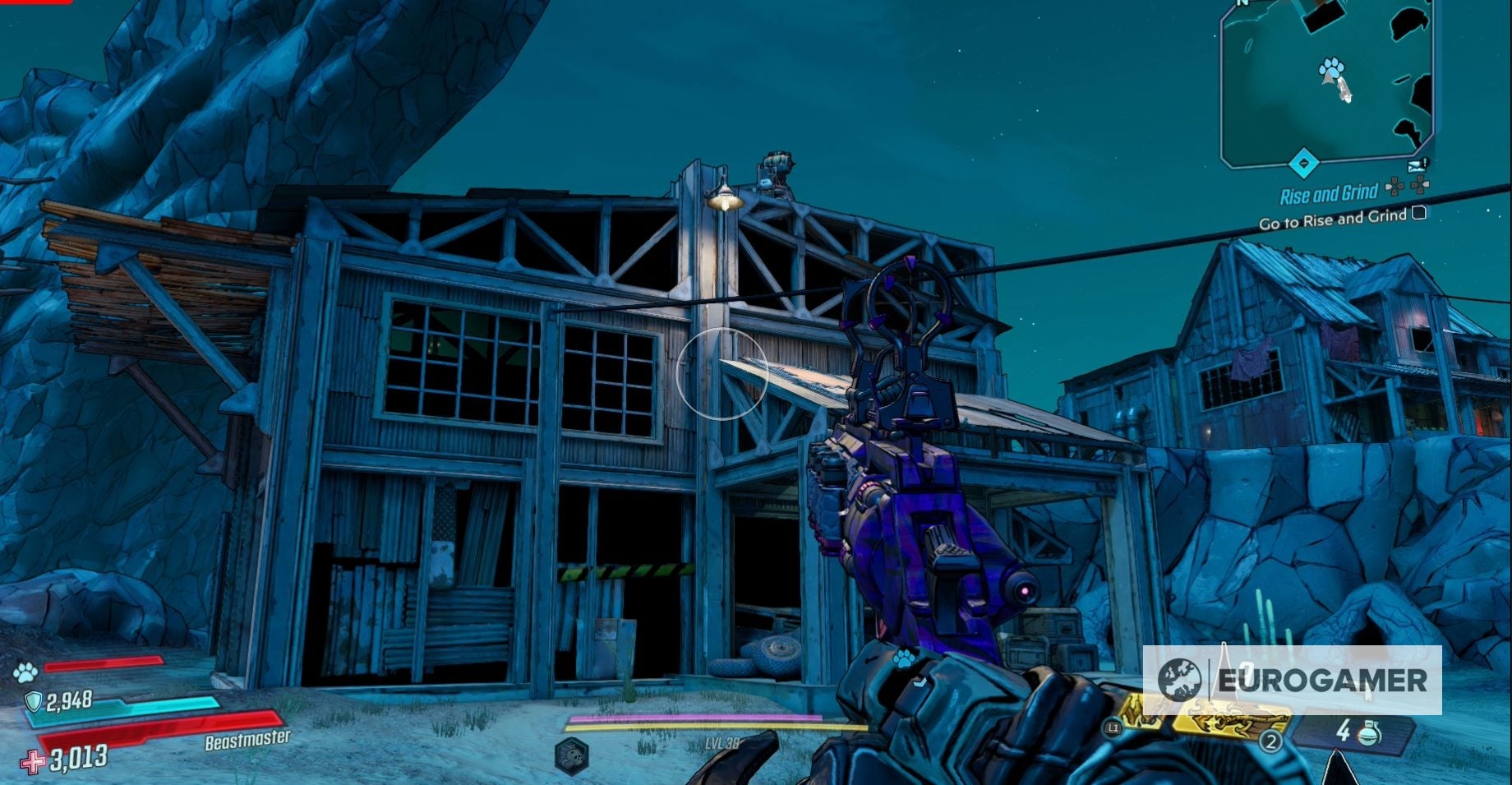The width and height of the screenshot is (1512, 785).
Task: Toggle the left d-pad icon beside mission name
Action: [x=1393, y=187]
